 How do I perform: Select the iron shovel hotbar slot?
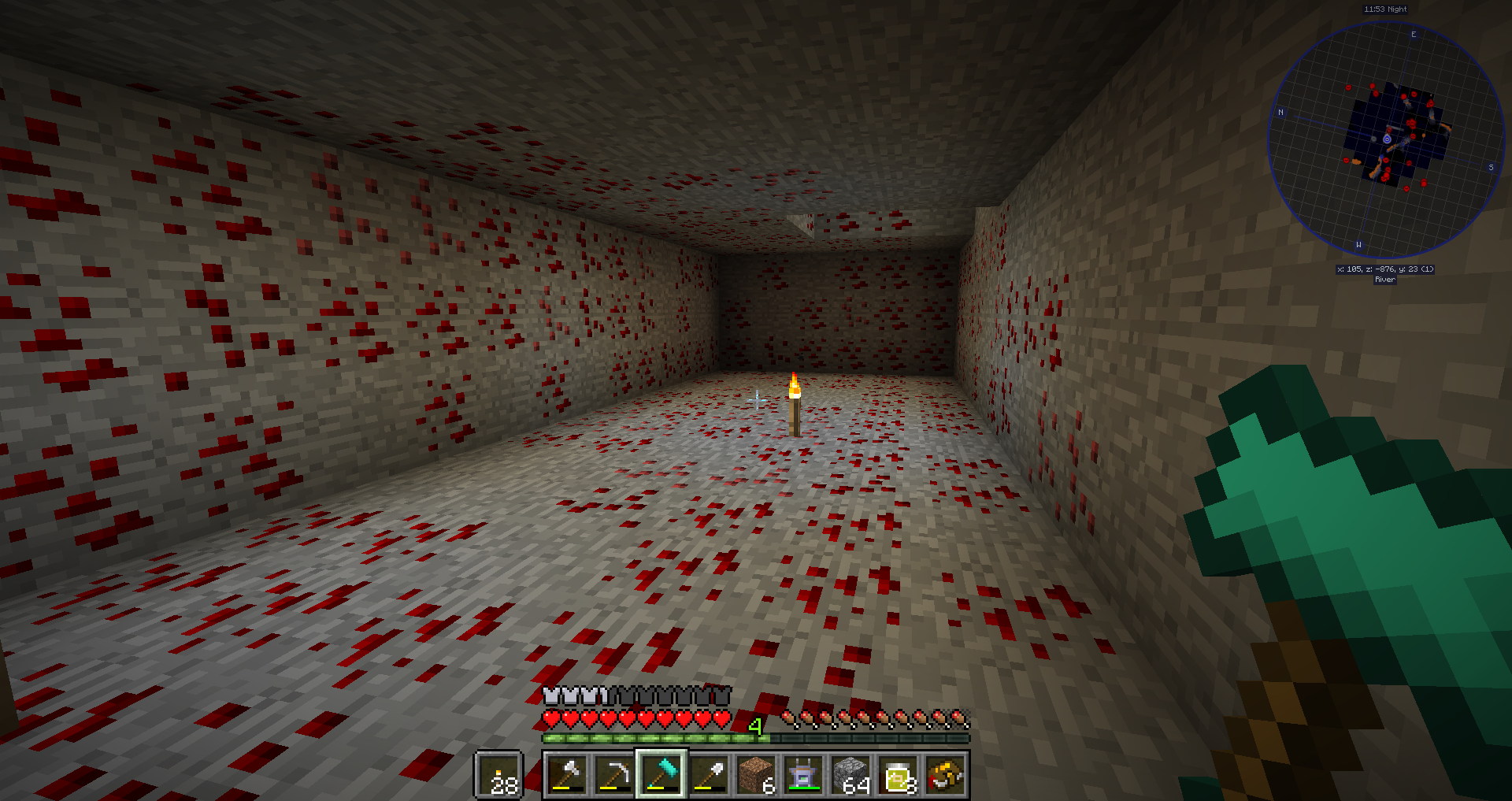(709, 774)
